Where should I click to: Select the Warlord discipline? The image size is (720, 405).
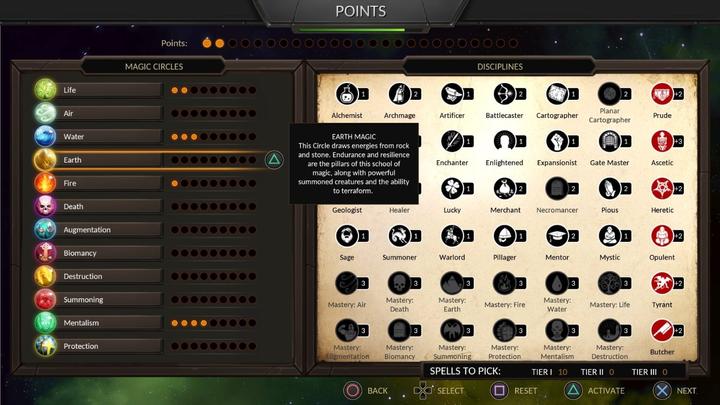[x=452, y=236]
